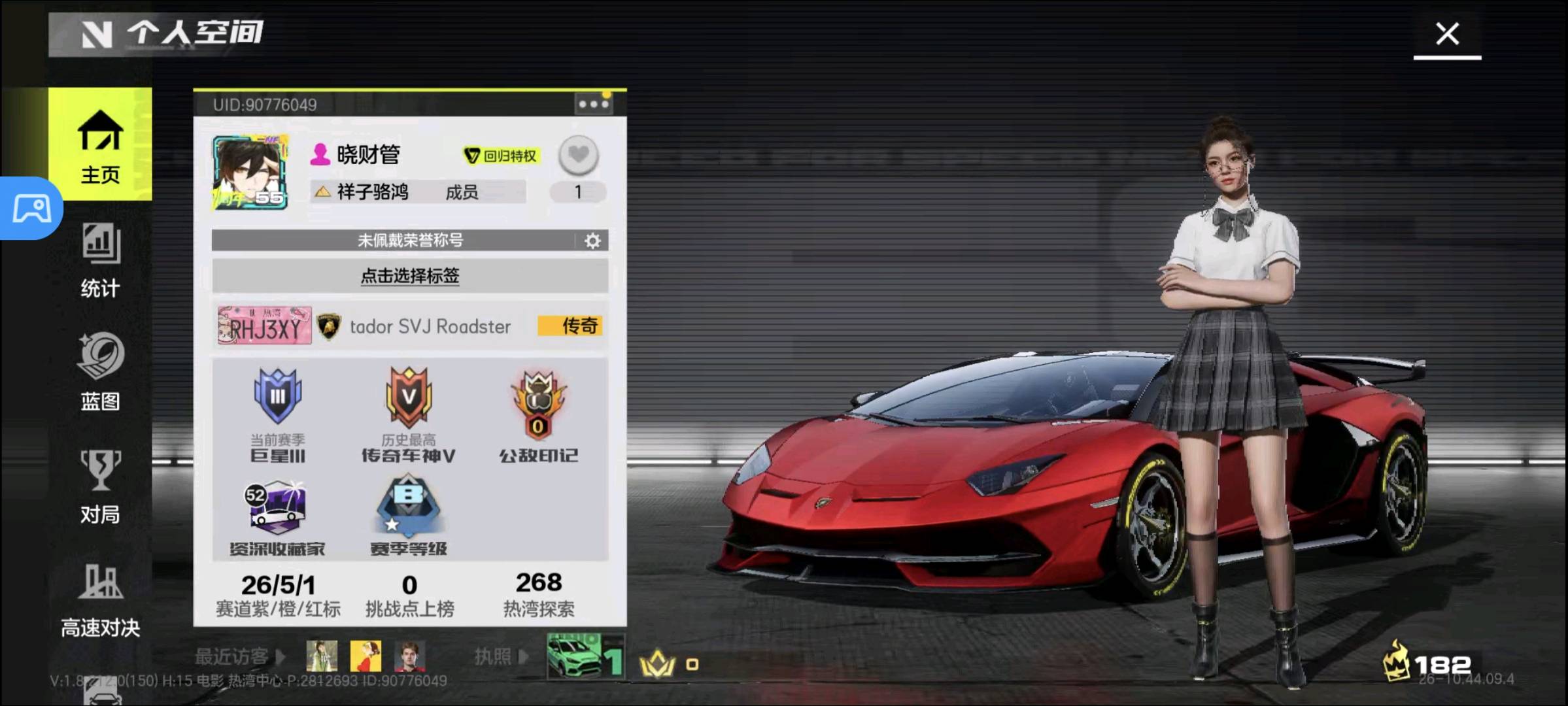Click the blue gamepad overlay button
This screenshot has width=1568, height=706.
[31, 209]
